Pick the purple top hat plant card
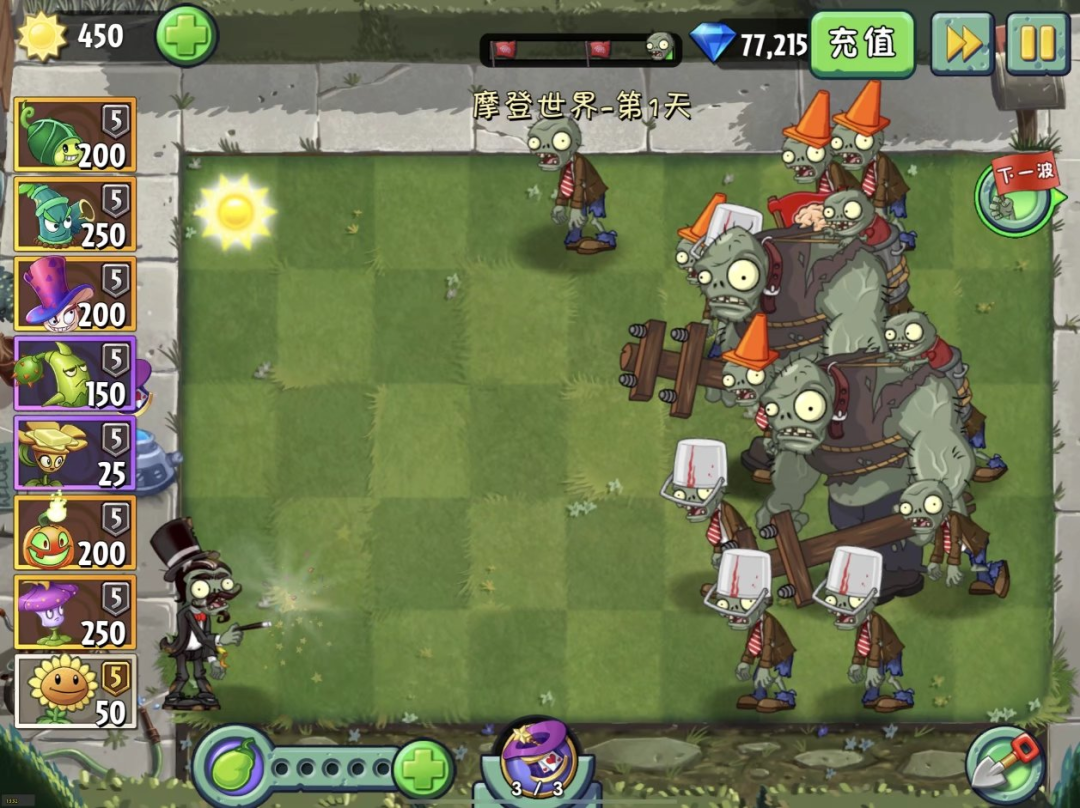The width and height of the screenshot is (1080, 808). [x=75, y=294]
